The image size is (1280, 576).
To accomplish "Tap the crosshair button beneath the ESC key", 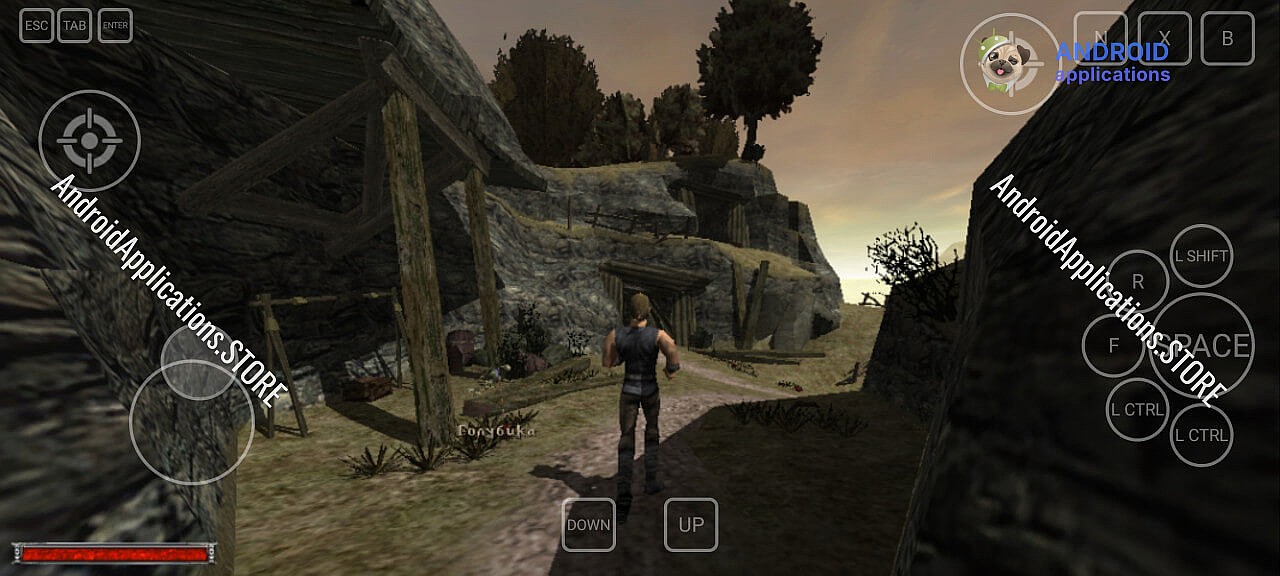I will 89,140.
